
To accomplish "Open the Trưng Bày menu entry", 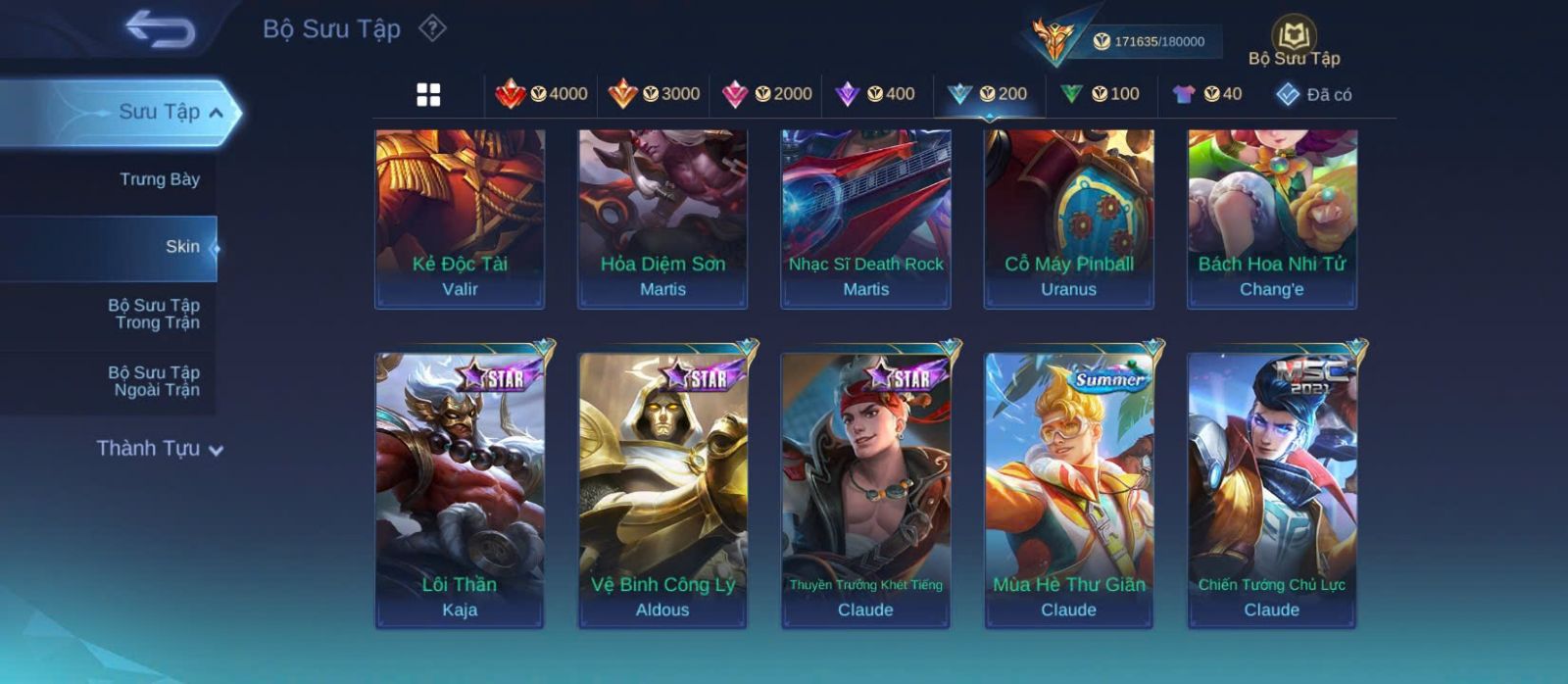I will pyautogui.click(x=159, y=179).
